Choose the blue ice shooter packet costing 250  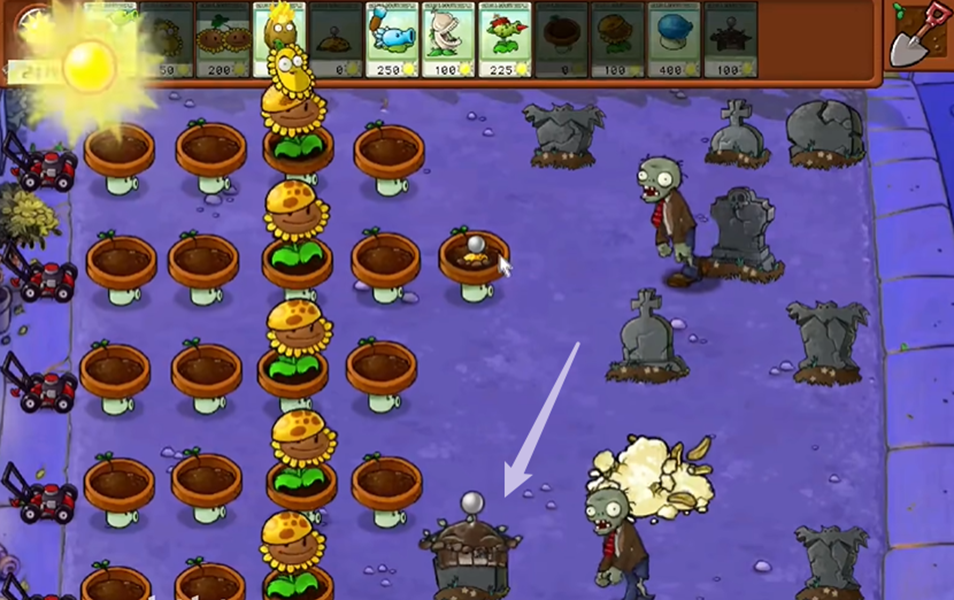(392, 40)
